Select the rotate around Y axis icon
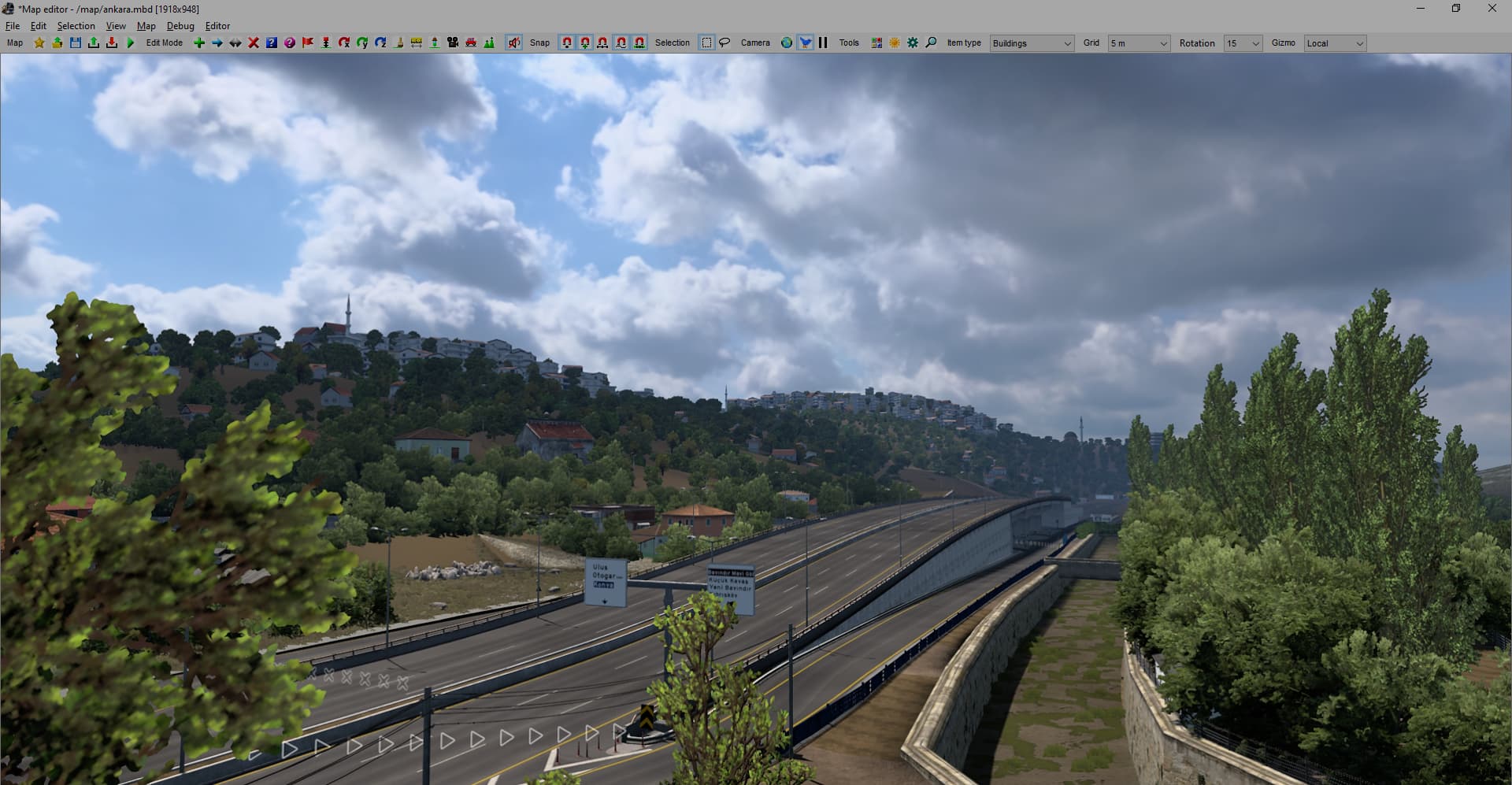The height and width of the screenshot is (785, 1512). [362, 43]
